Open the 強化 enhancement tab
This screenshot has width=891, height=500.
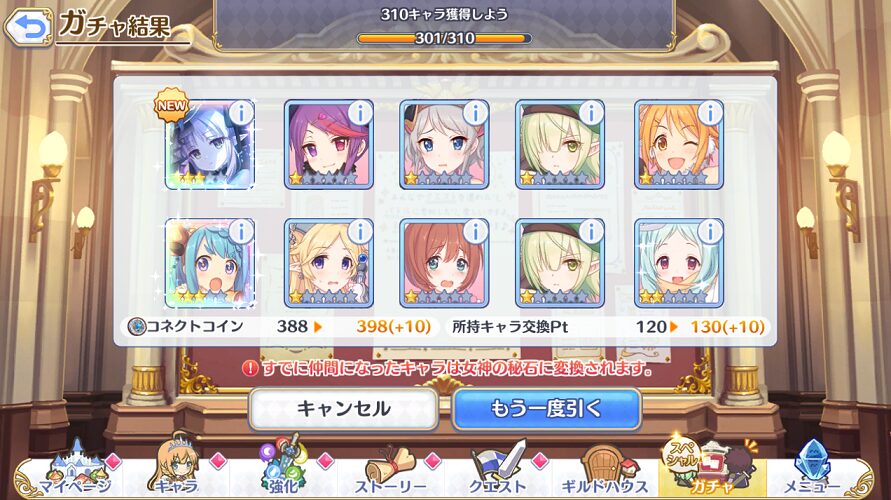click(x=282, y=472)
